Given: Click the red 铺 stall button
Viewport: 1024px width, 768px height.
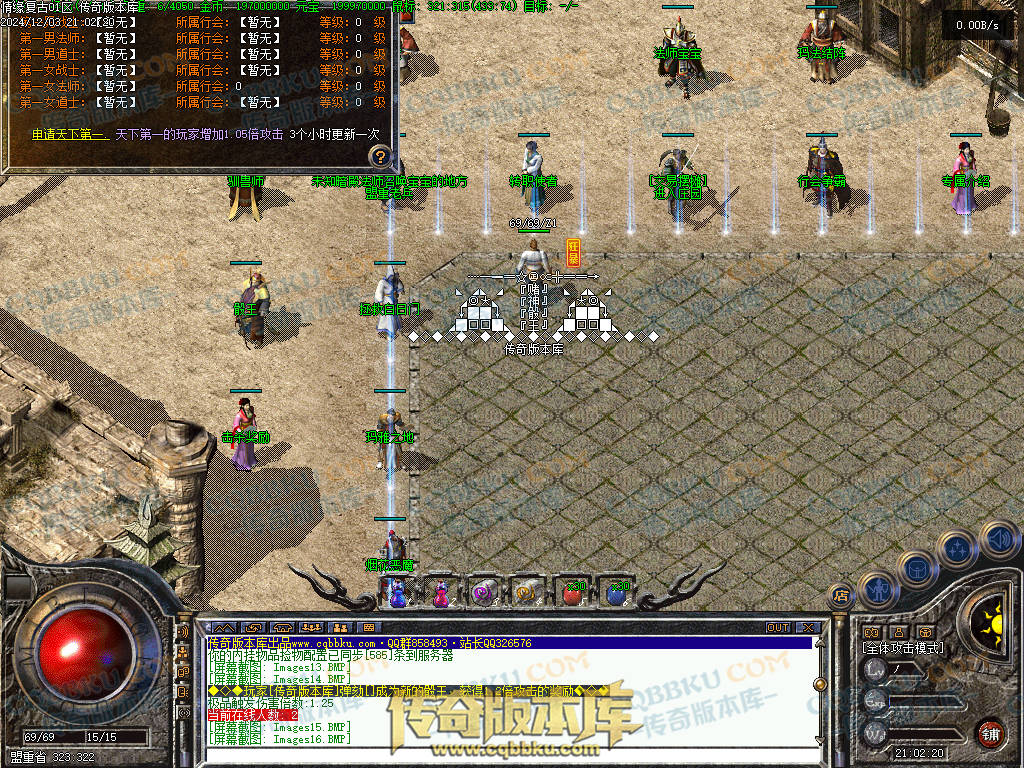Looking at the screenshot, I should click(989, 733).
